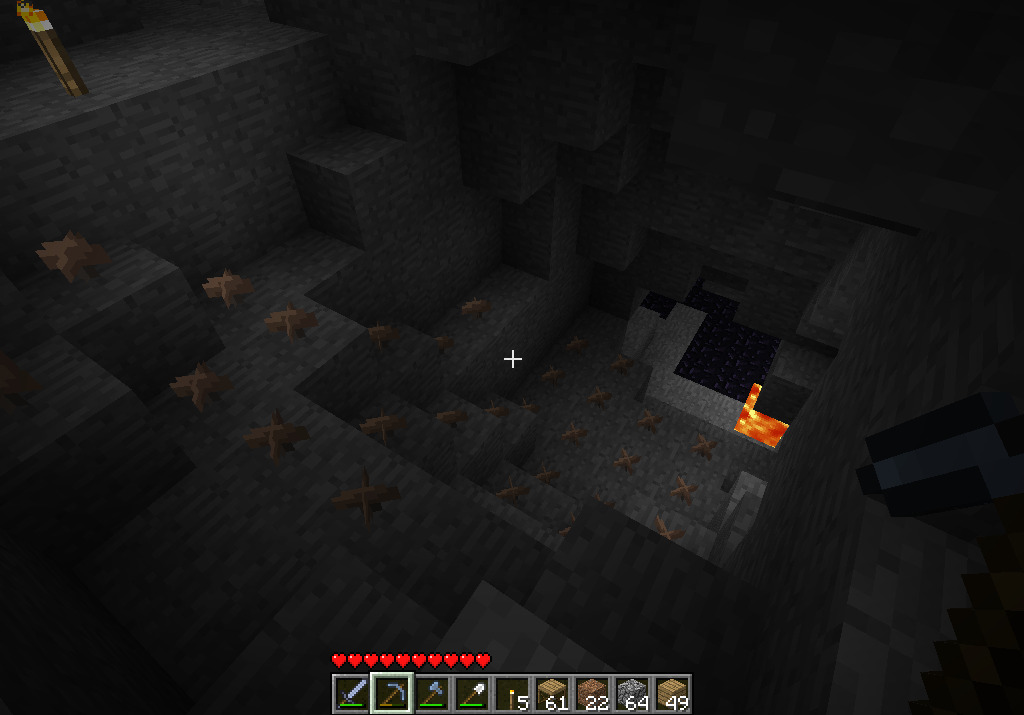Choose the axe hotbar slot
The height and width of the screenshot is (715, 1024).
[432, 693]
